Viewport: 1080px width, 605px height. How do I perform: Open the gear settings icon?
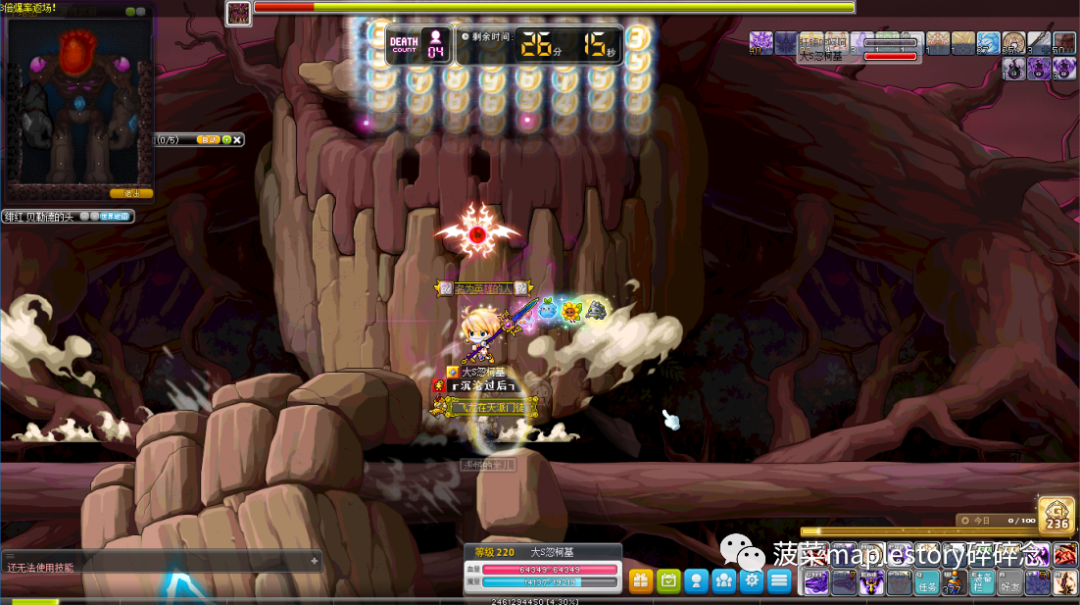751,580
